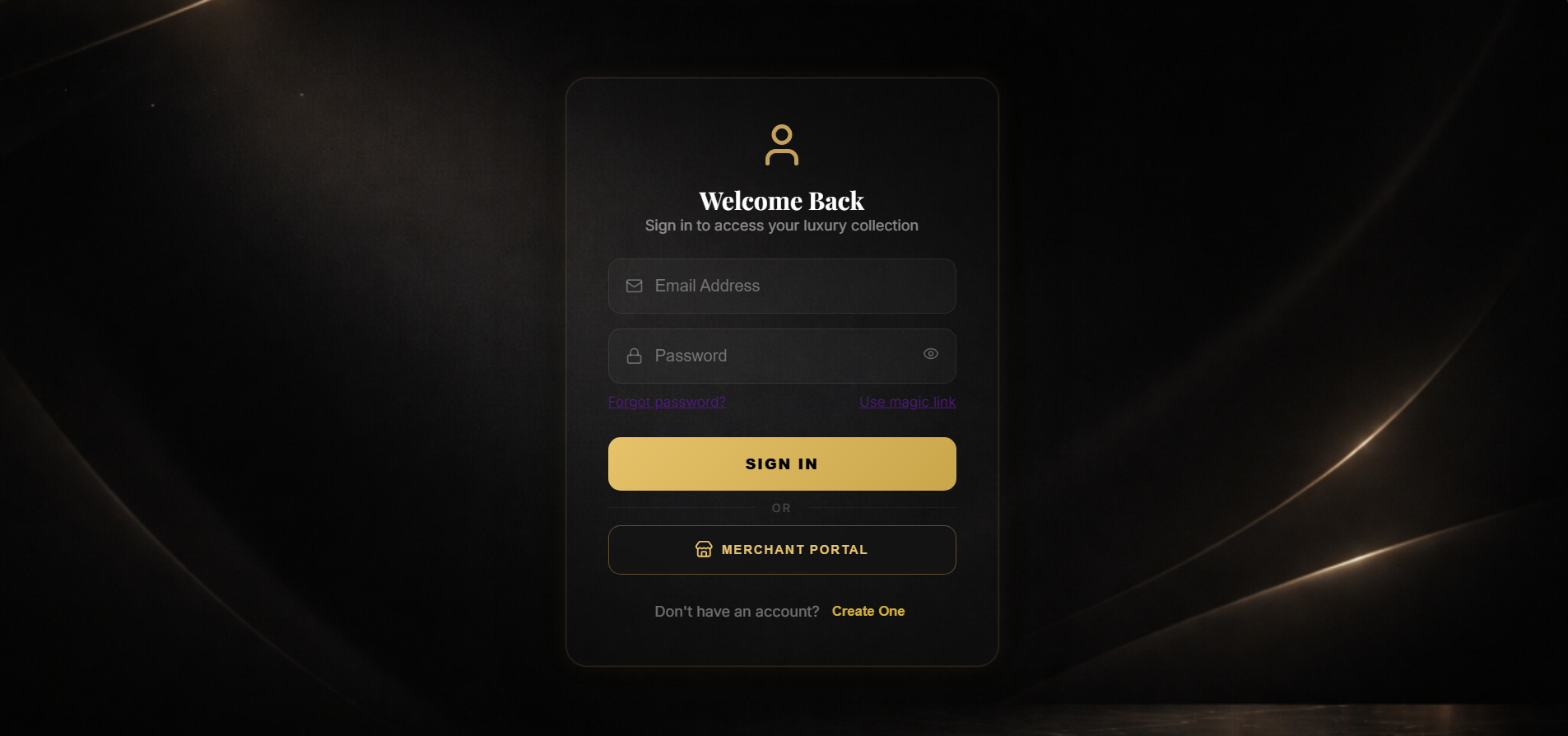Toggle password visibility with the eye toggle

tap(930, 353)
